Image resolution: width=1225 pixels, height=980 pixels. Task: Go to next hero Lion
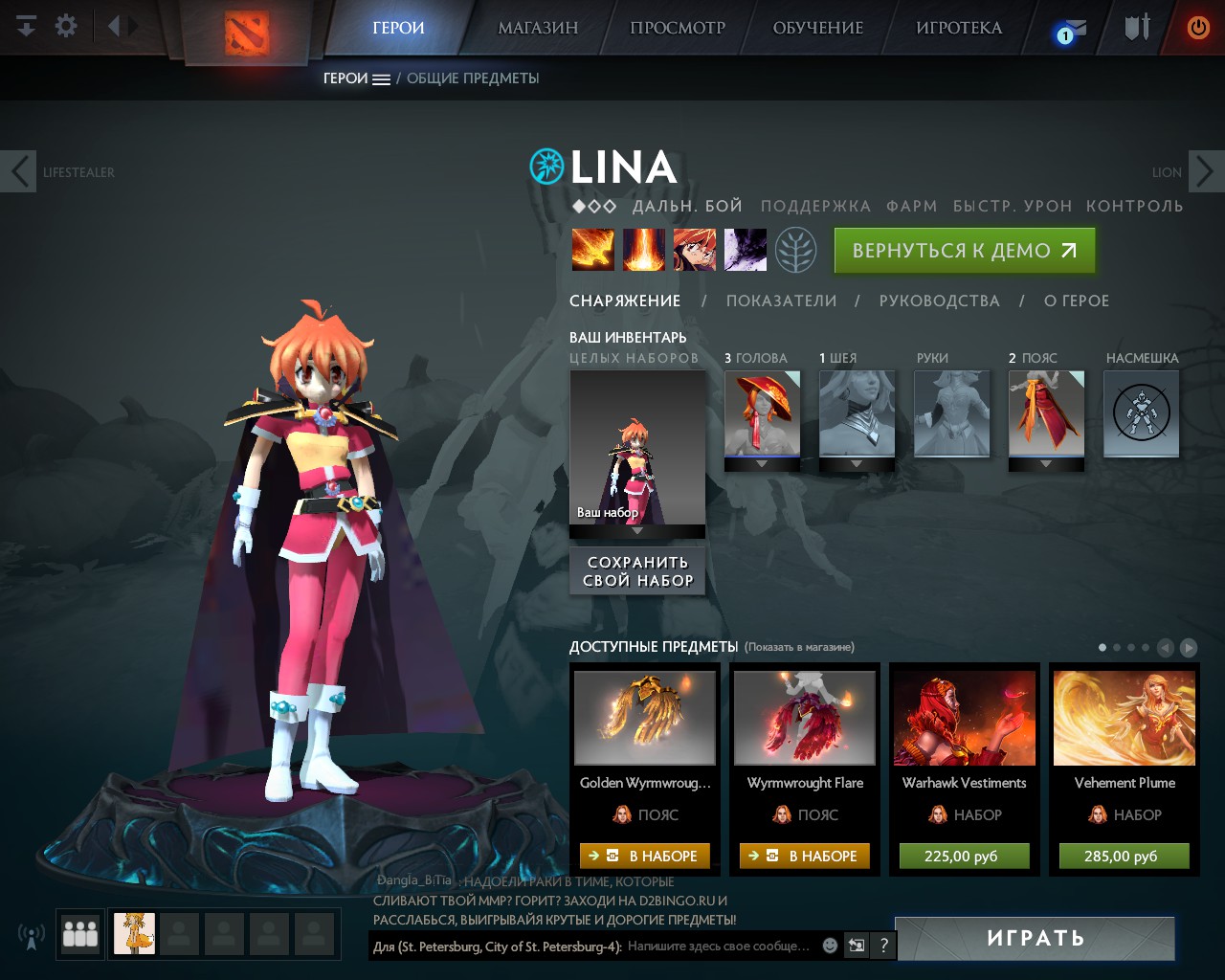1205,172
